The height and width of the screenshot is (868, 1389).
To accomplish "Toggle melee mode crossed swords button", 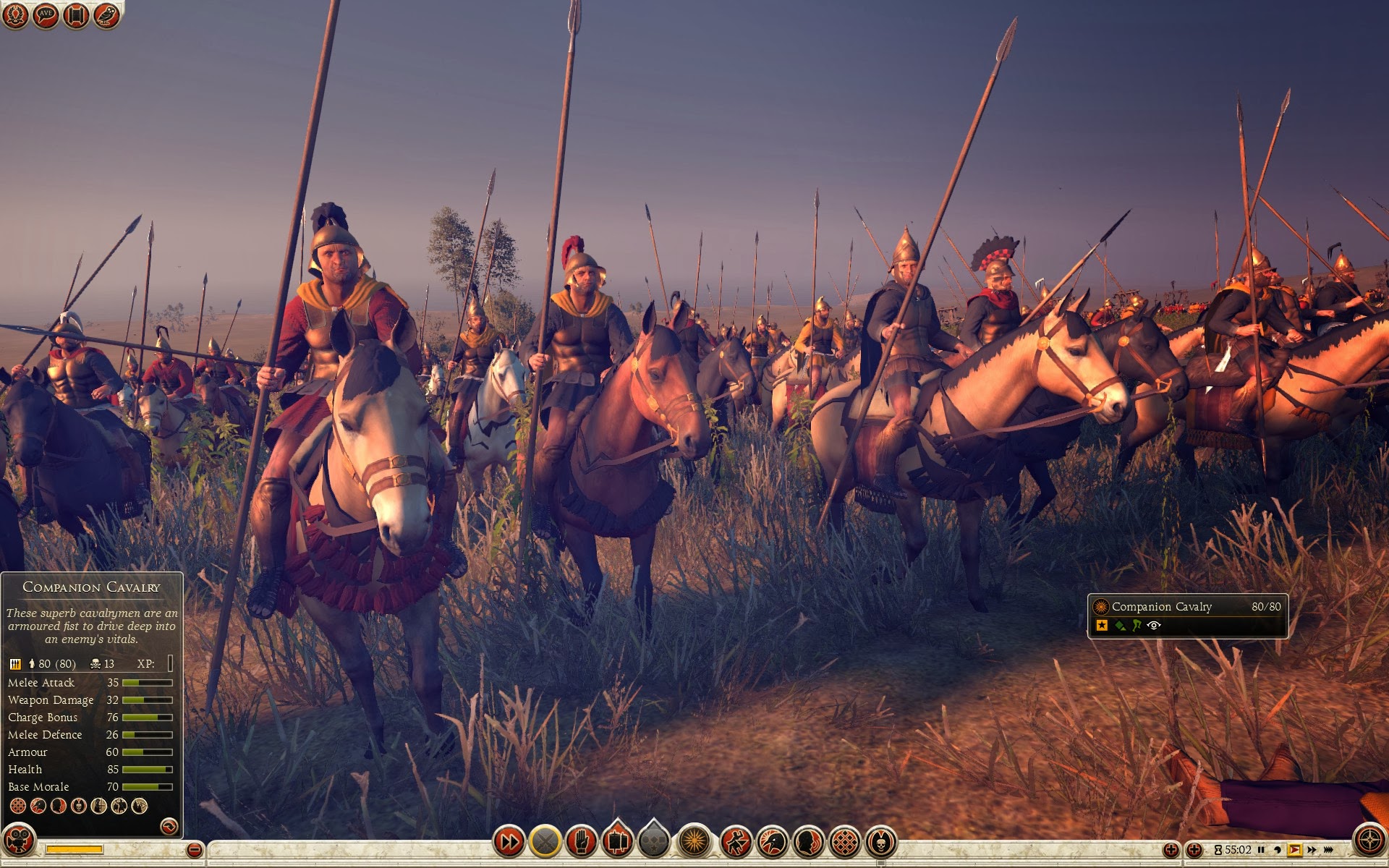I will coord(545,841).
